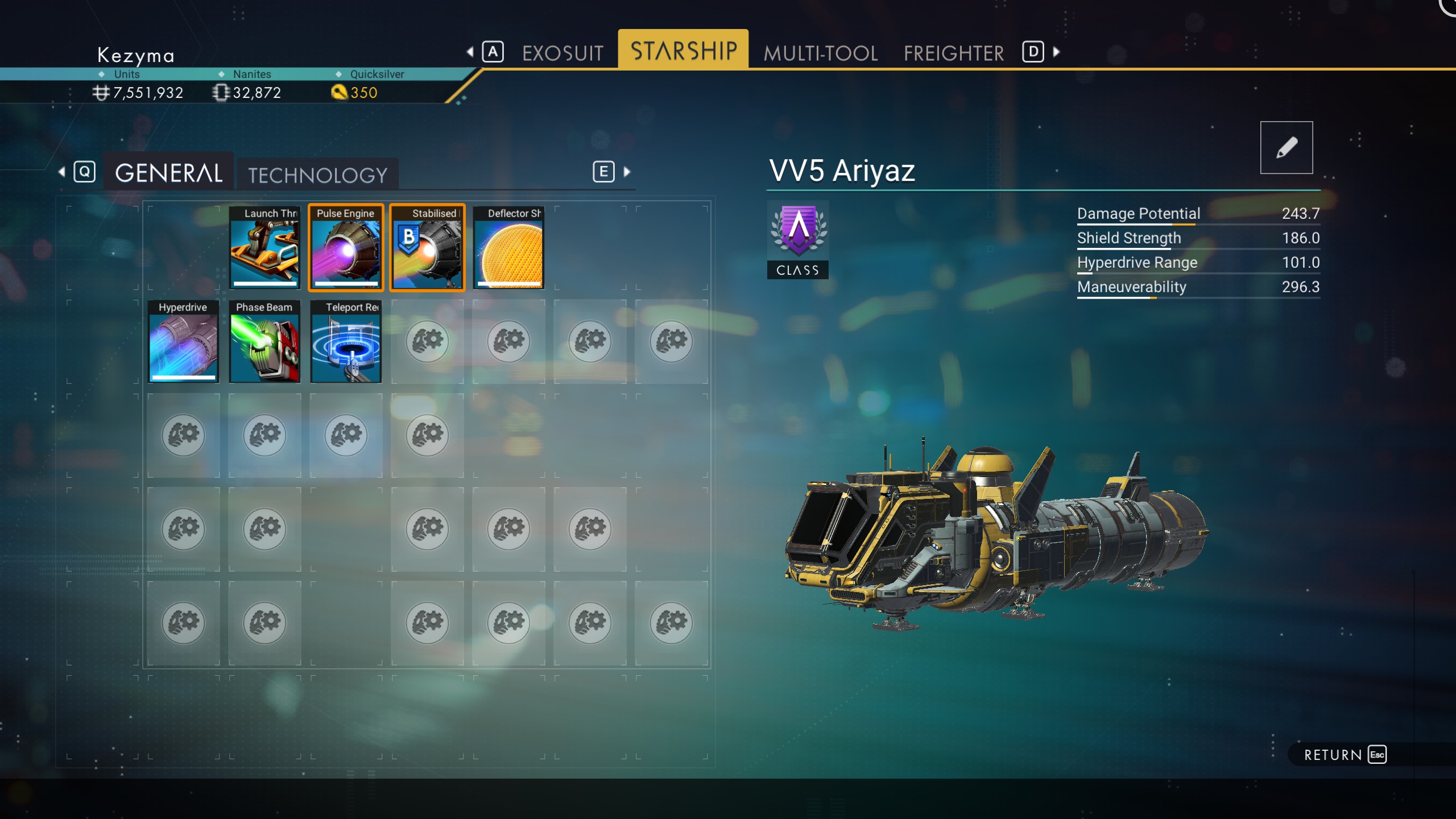
Task: Go to the Freighter tab
Action: [x=953, y=53]
